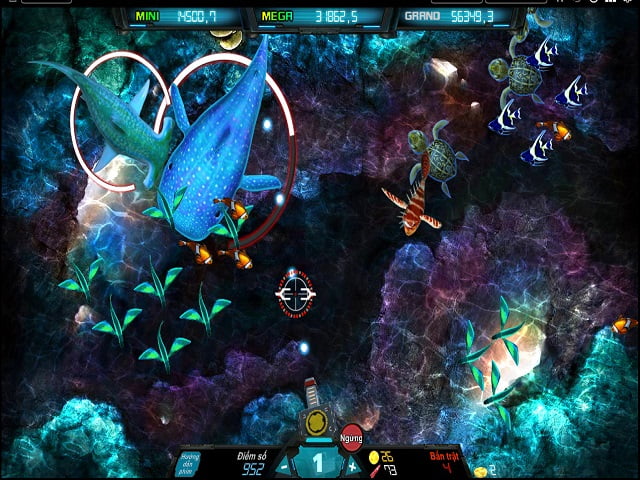
Task: Increase bet level with the plus button
Action: pos(352,465)
